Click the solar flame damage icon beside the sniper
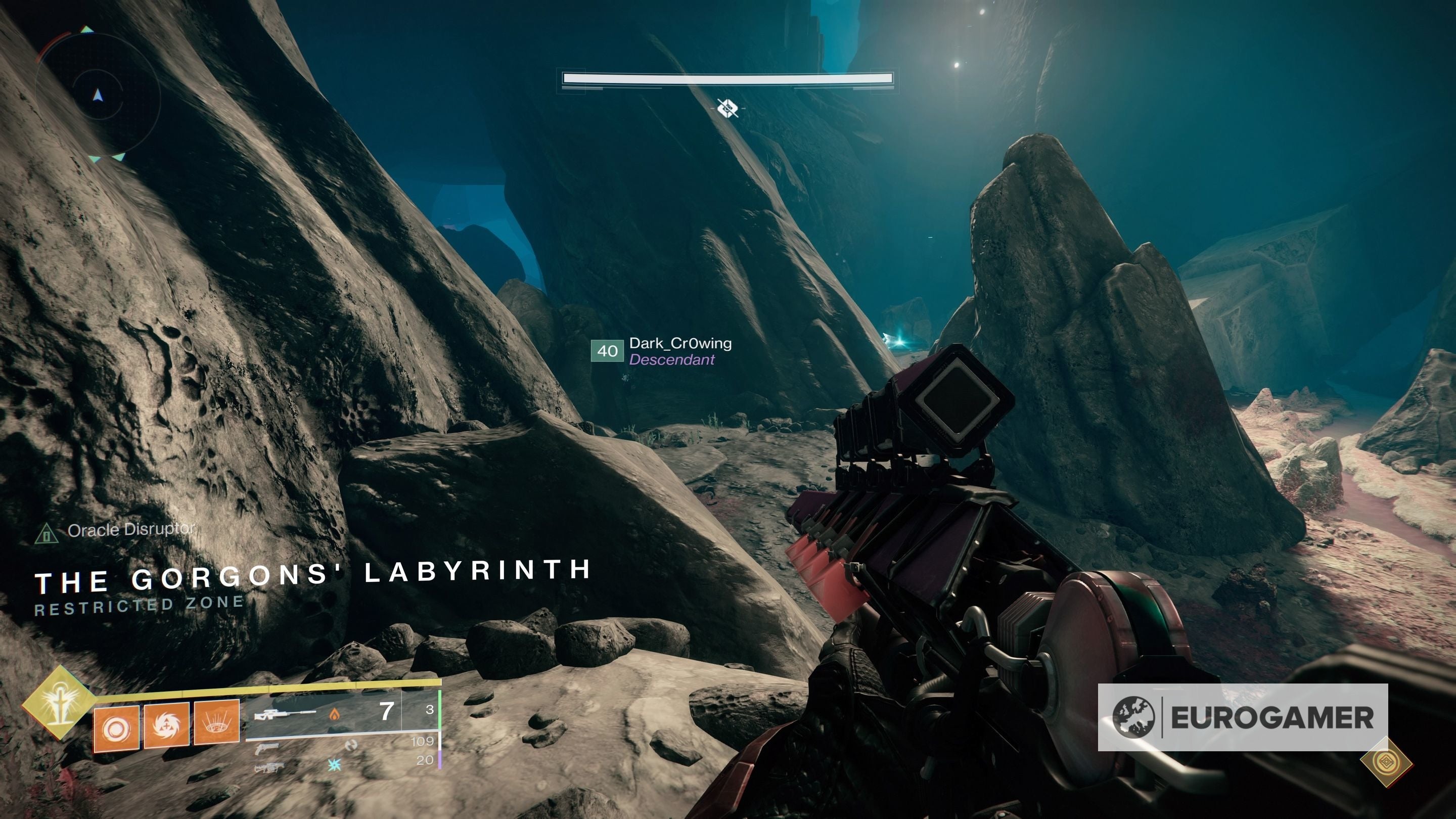The height and width of the screenshot is (819, 1456). (x=334, y=715)
